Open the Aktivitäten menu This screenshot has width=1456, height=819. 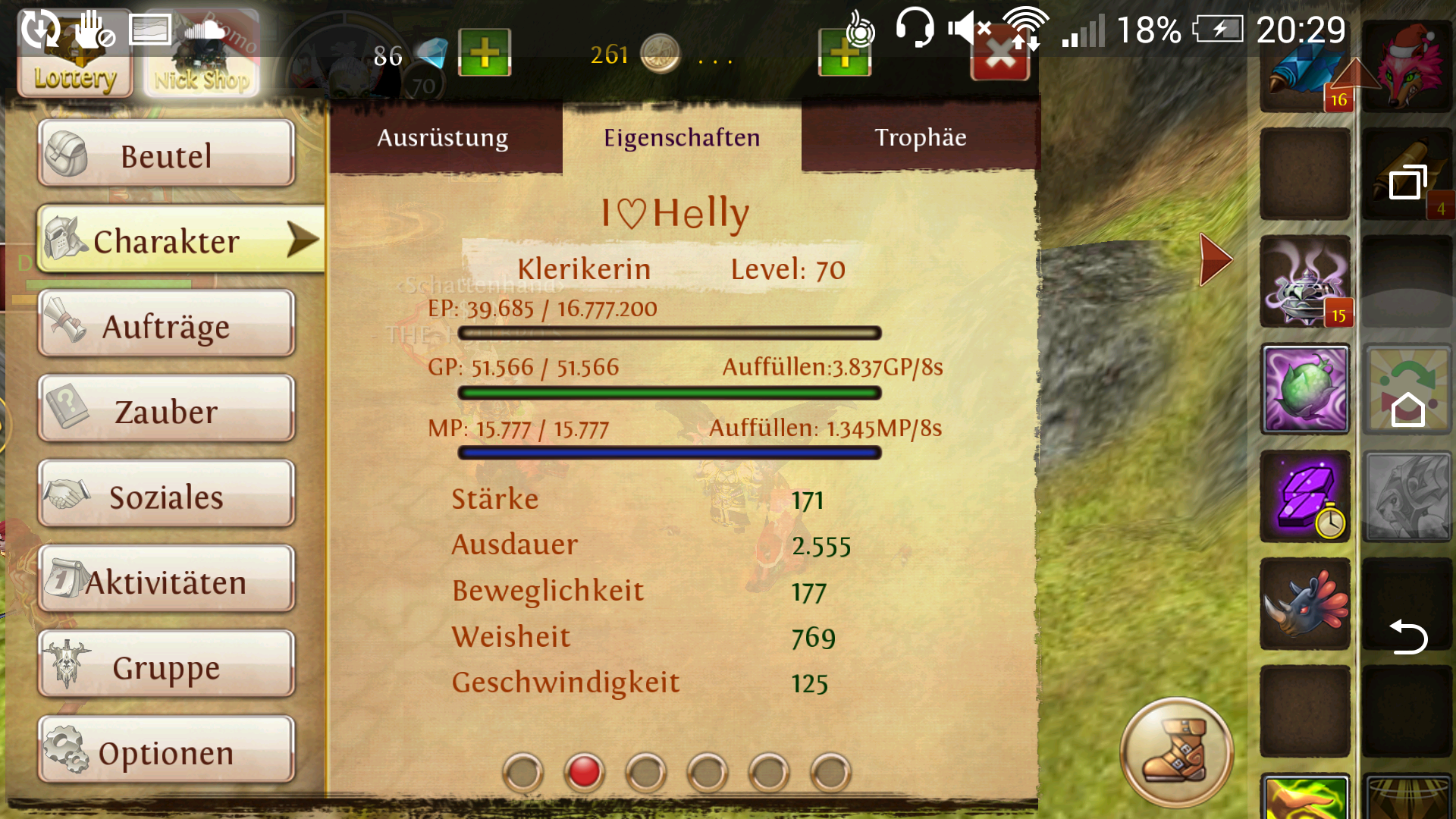[x=166, y=581]
